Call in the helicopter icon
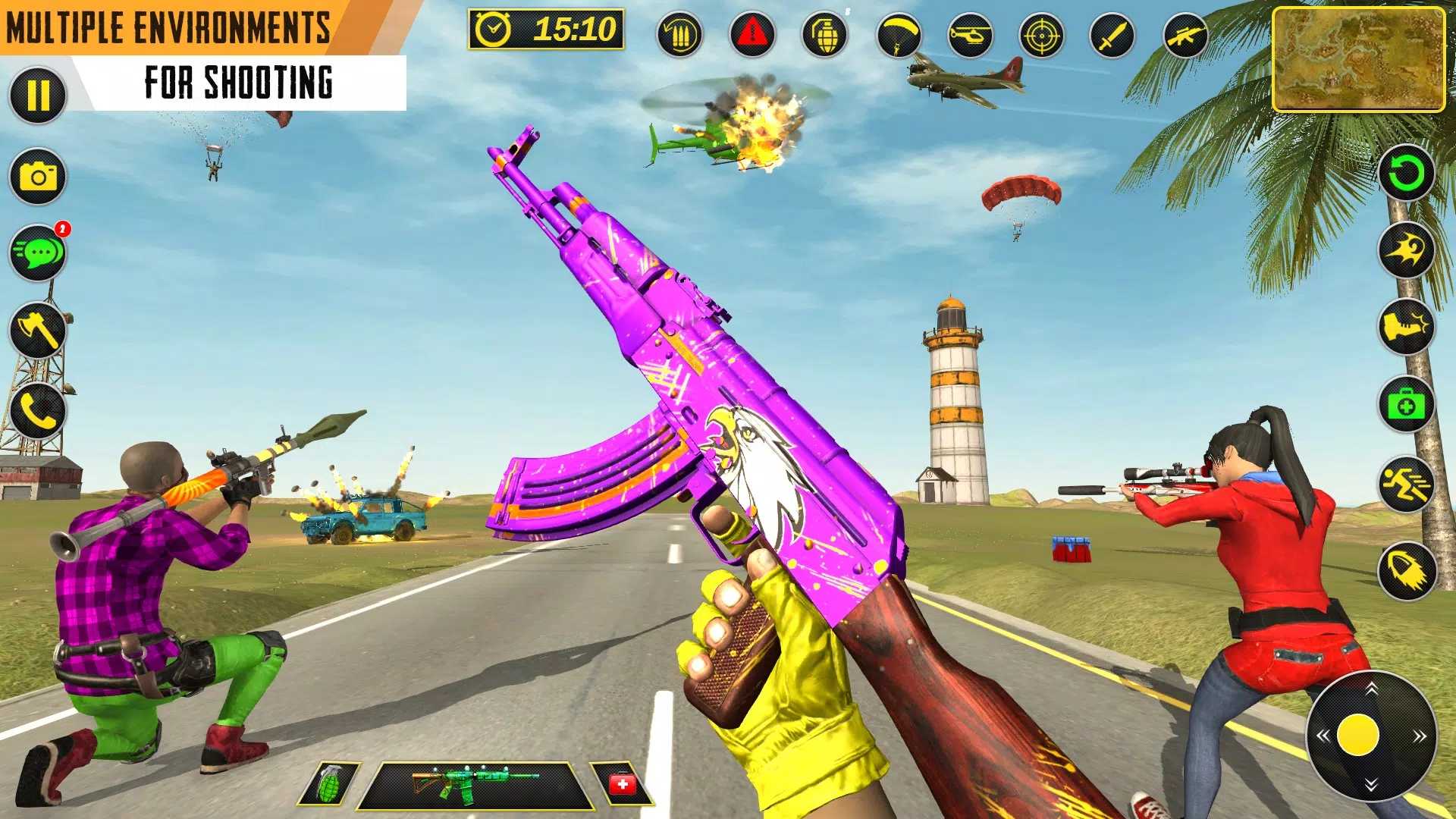Image resolution: width=1456 pixels, height=819 pixels. coord(972,34)
